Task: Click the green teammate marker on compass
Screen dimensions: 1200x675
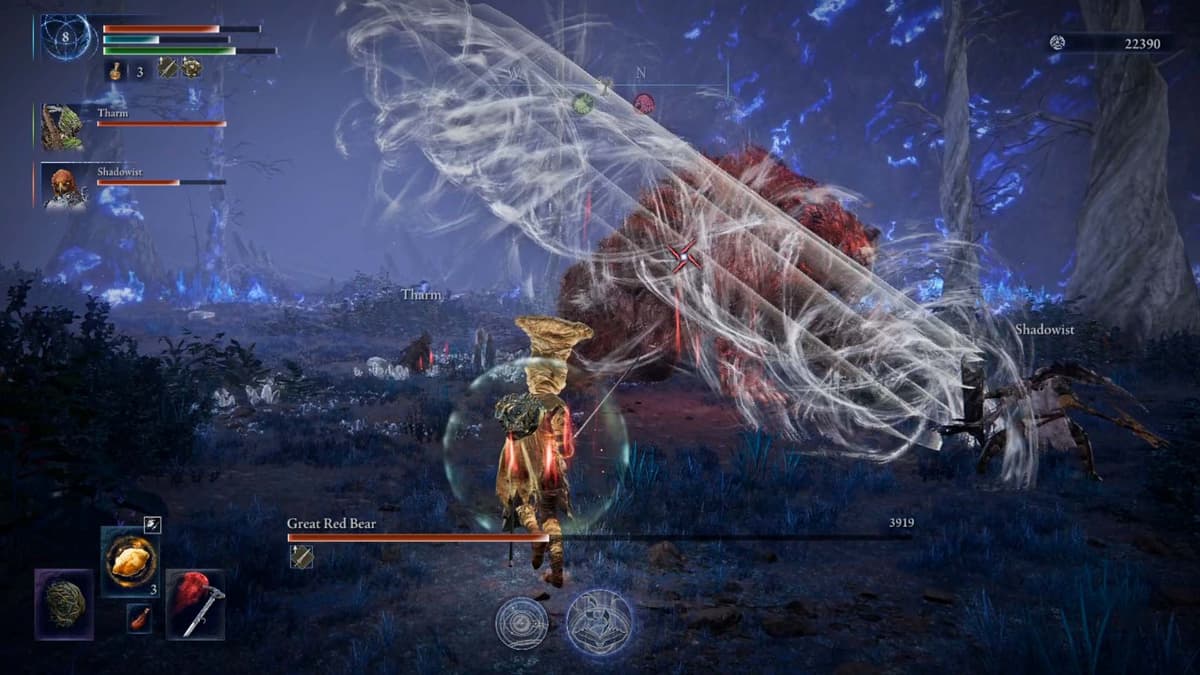Action: (583, 102)
